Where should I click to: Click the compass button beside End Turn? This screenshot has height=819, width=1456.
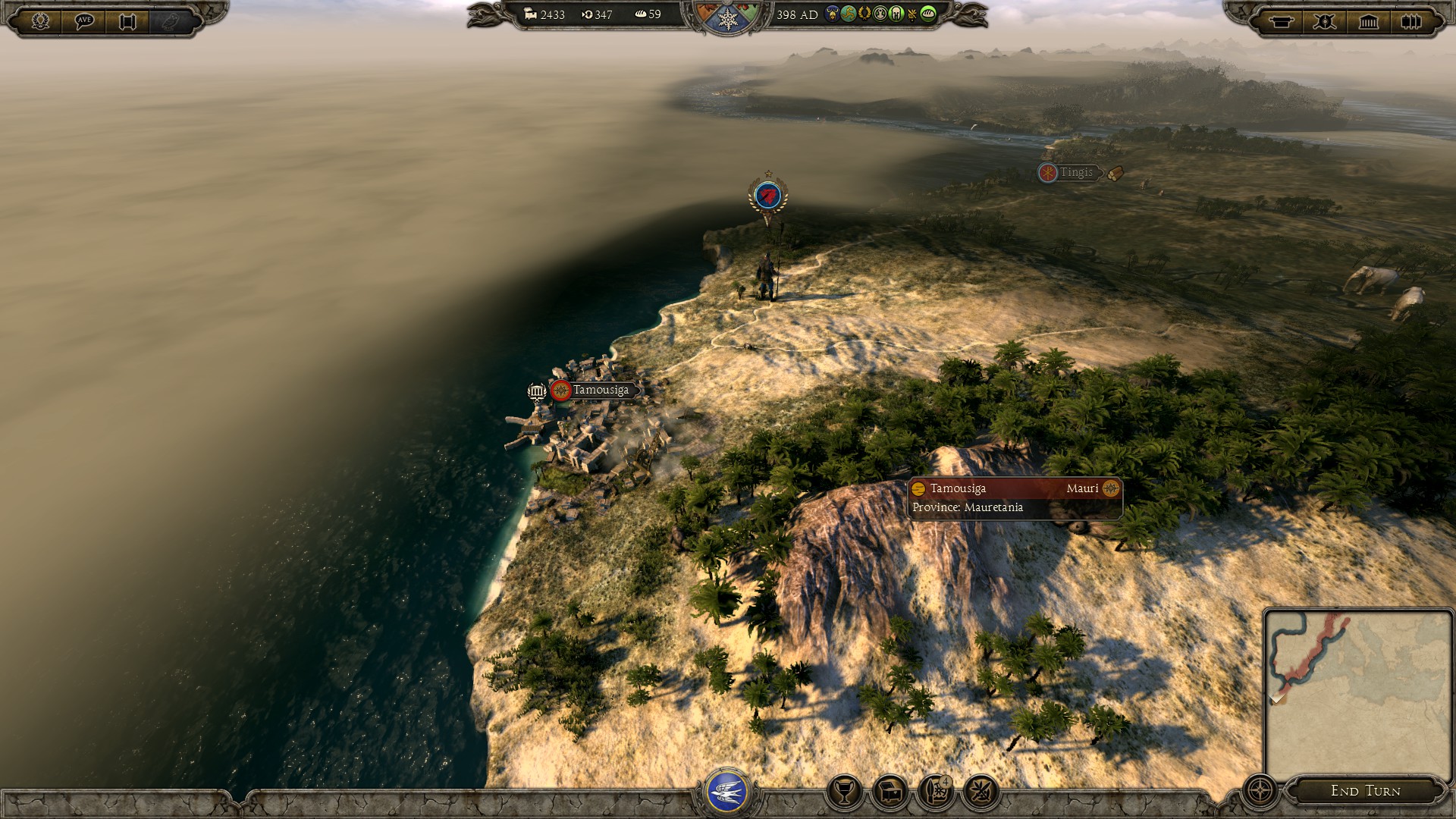tap(1260, 790)
